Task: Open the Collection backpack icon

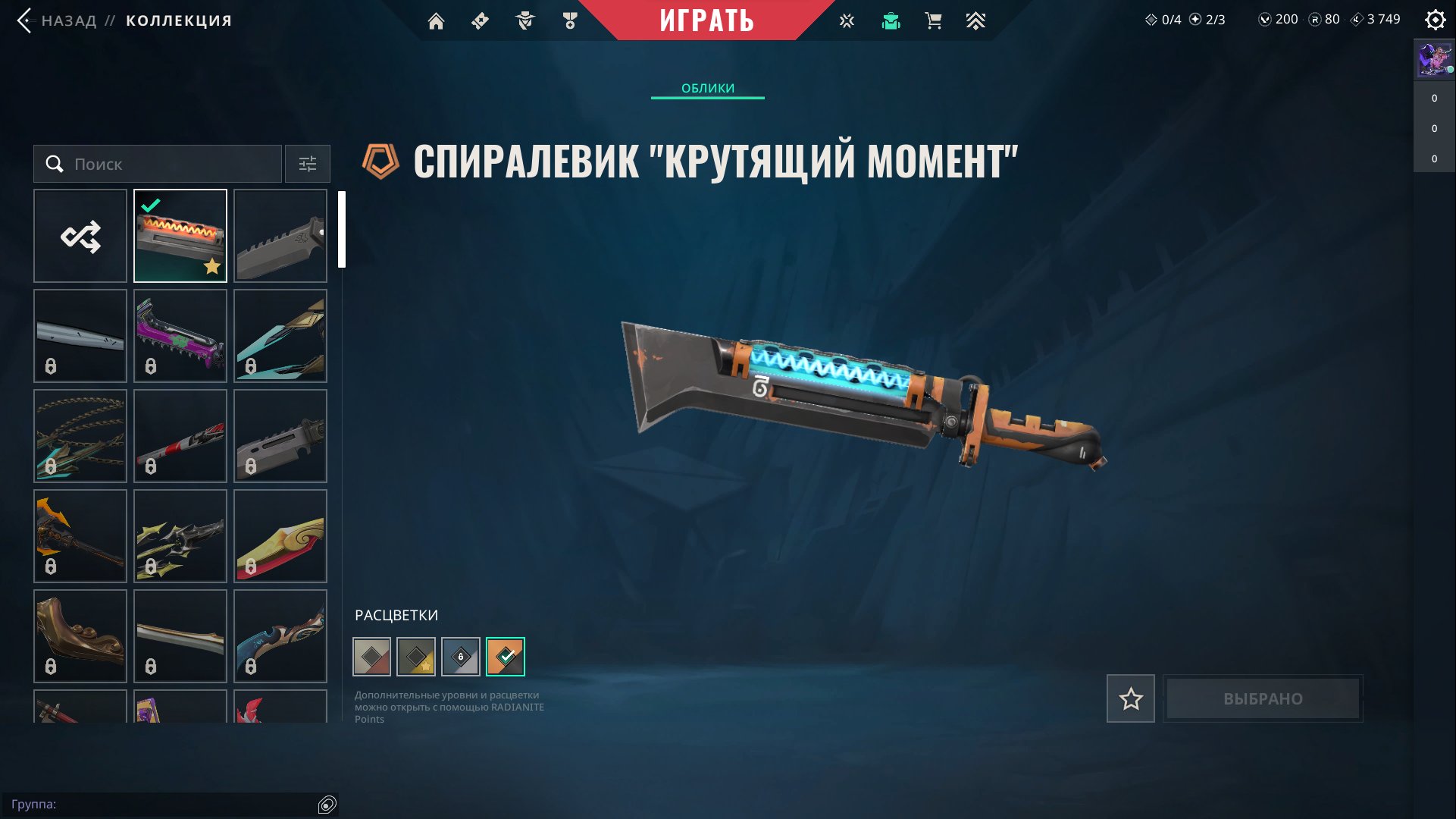Action: (891, 20)
